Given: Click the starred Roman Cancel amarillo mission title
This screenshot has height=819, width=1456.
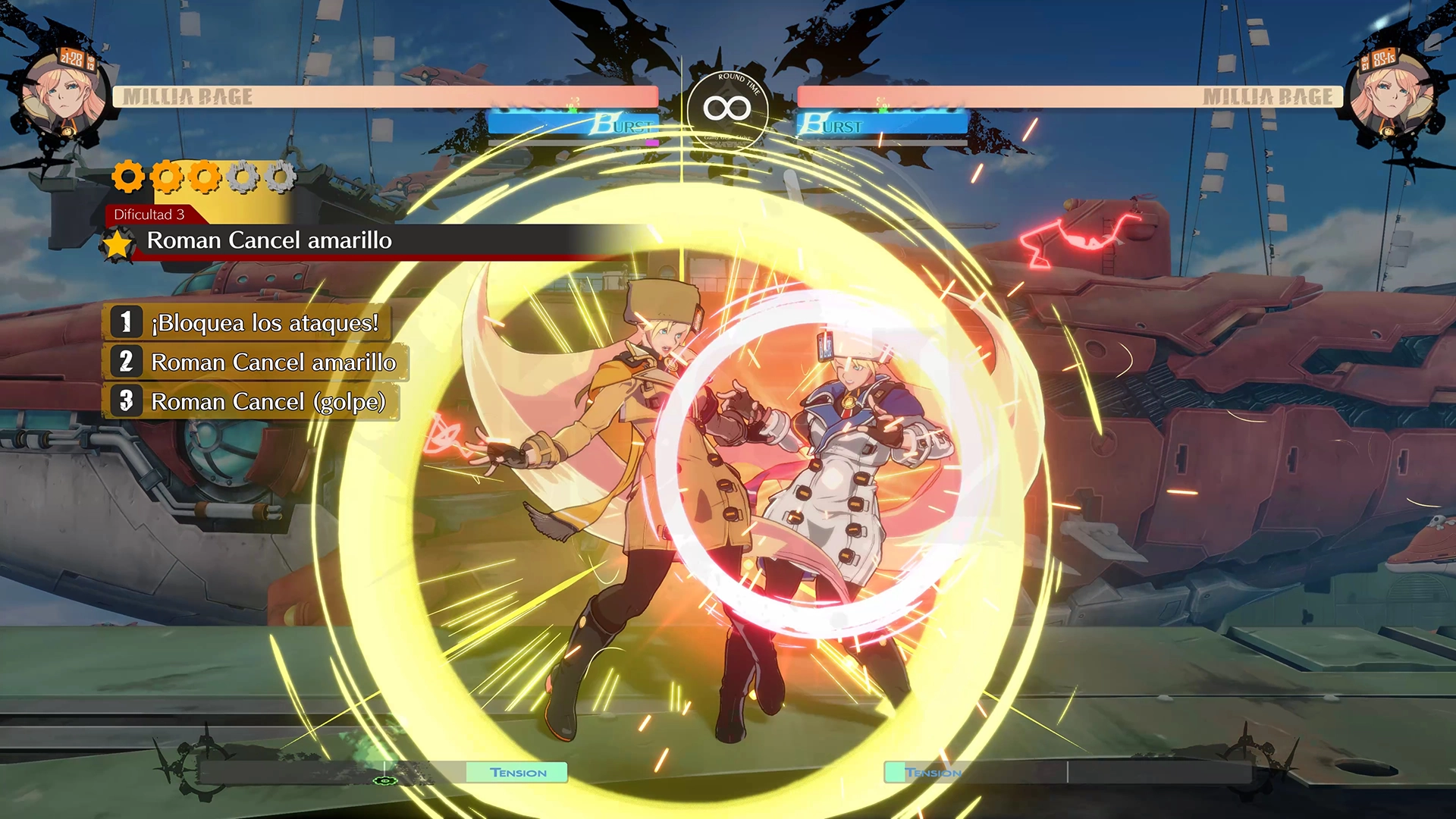Looking at the screenshot, I should [x=269, y=241].
